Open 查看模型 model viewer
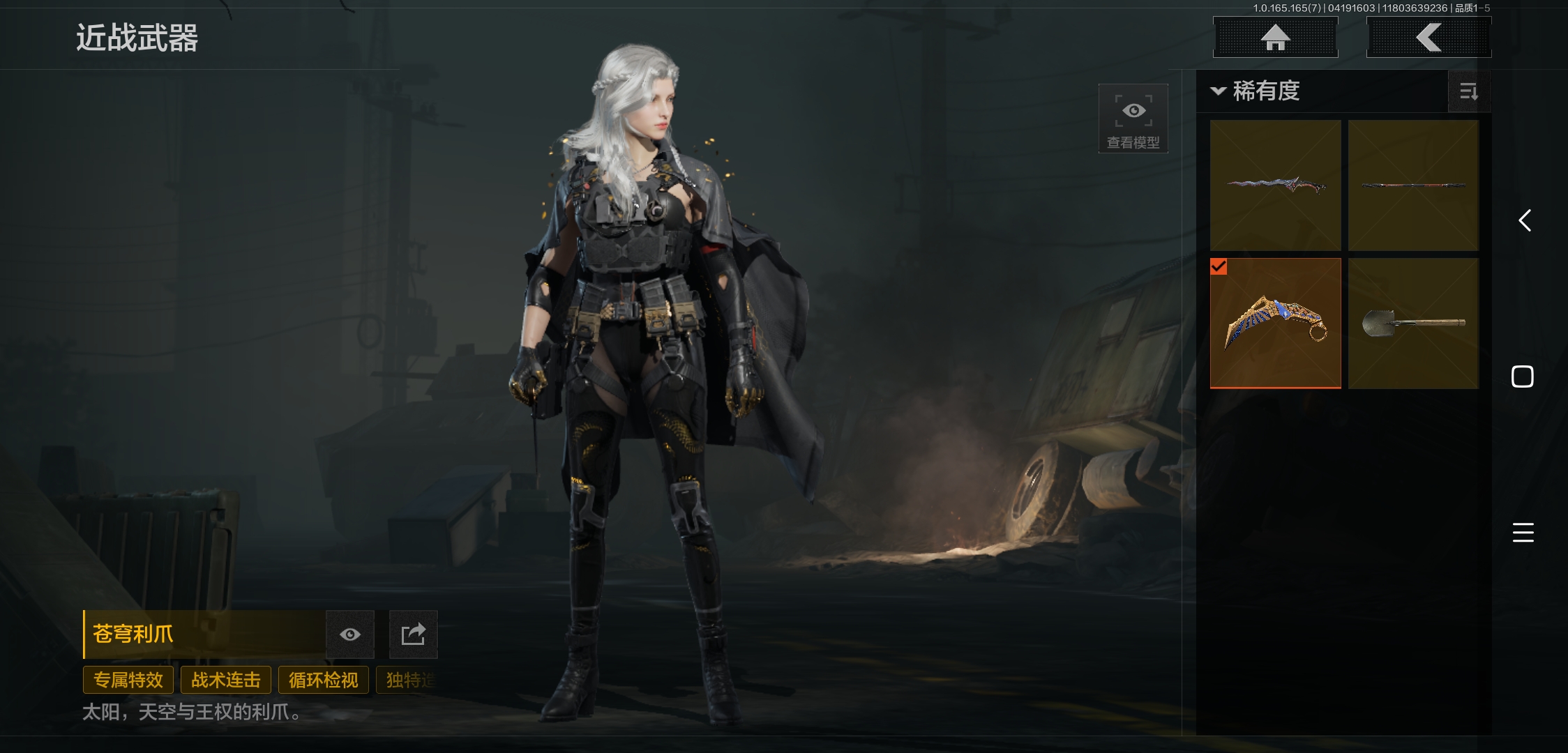1568x753 pixels. click(1133, 118)
